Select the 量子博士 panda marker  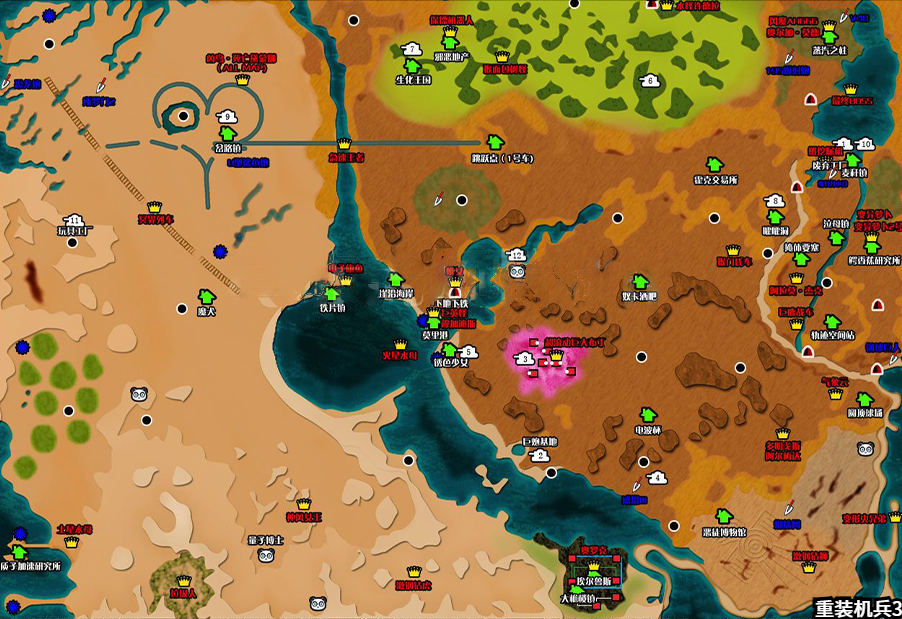click(x=265, y=556)
